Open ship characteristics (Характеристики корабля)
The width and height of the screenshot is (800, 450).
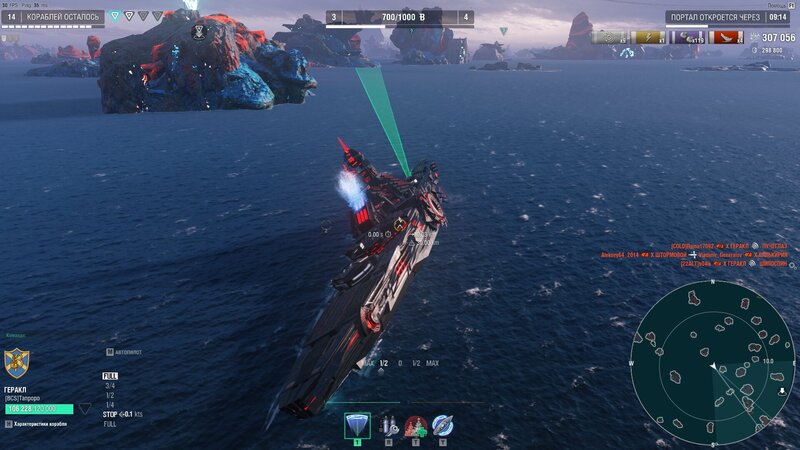50,424
